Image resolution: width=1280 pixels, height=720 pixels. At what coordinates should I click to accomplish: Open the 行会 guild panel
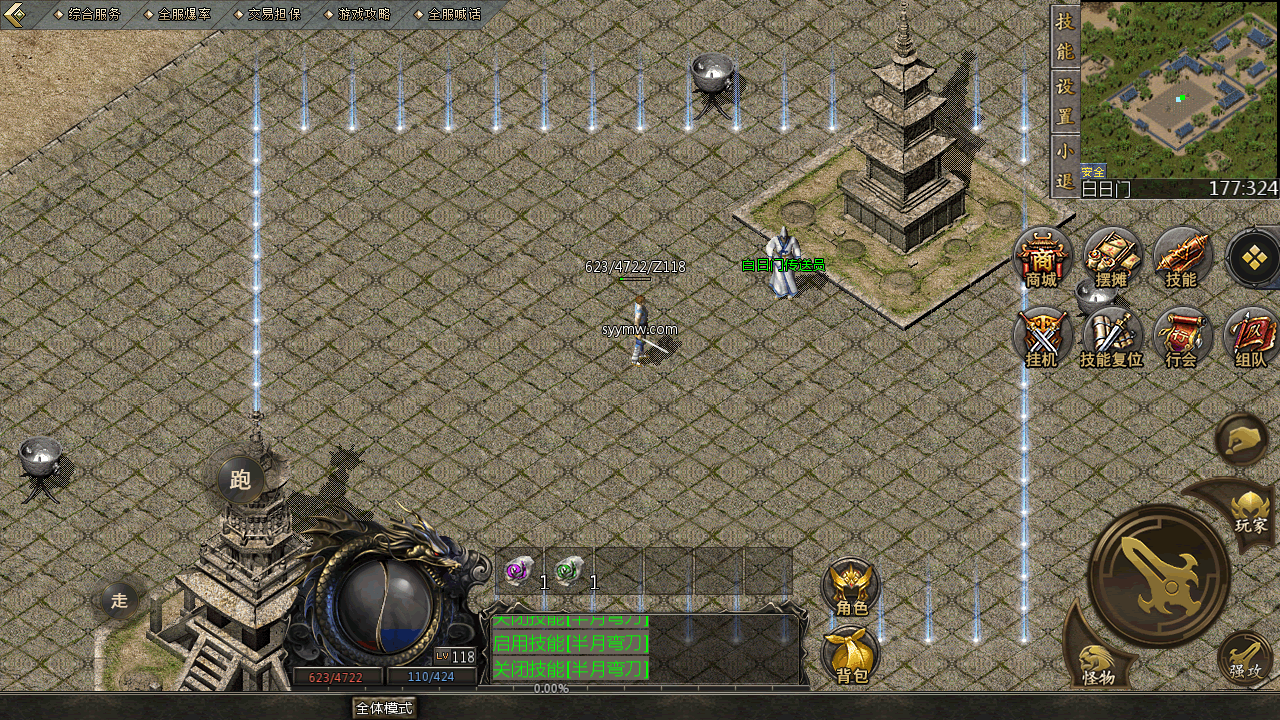1181,338
